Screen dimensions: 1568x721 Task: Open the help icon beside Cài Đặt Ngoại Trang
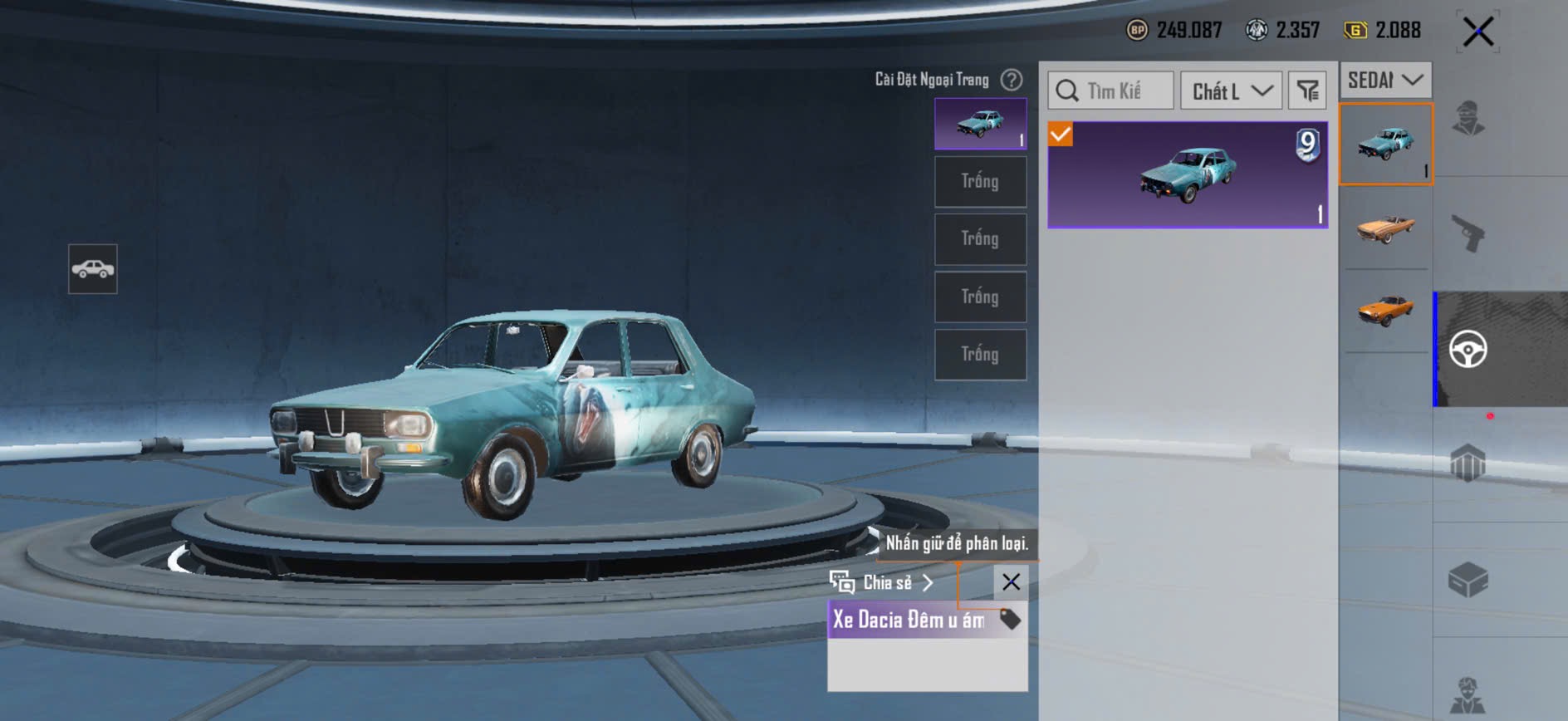click(1012, 80)
